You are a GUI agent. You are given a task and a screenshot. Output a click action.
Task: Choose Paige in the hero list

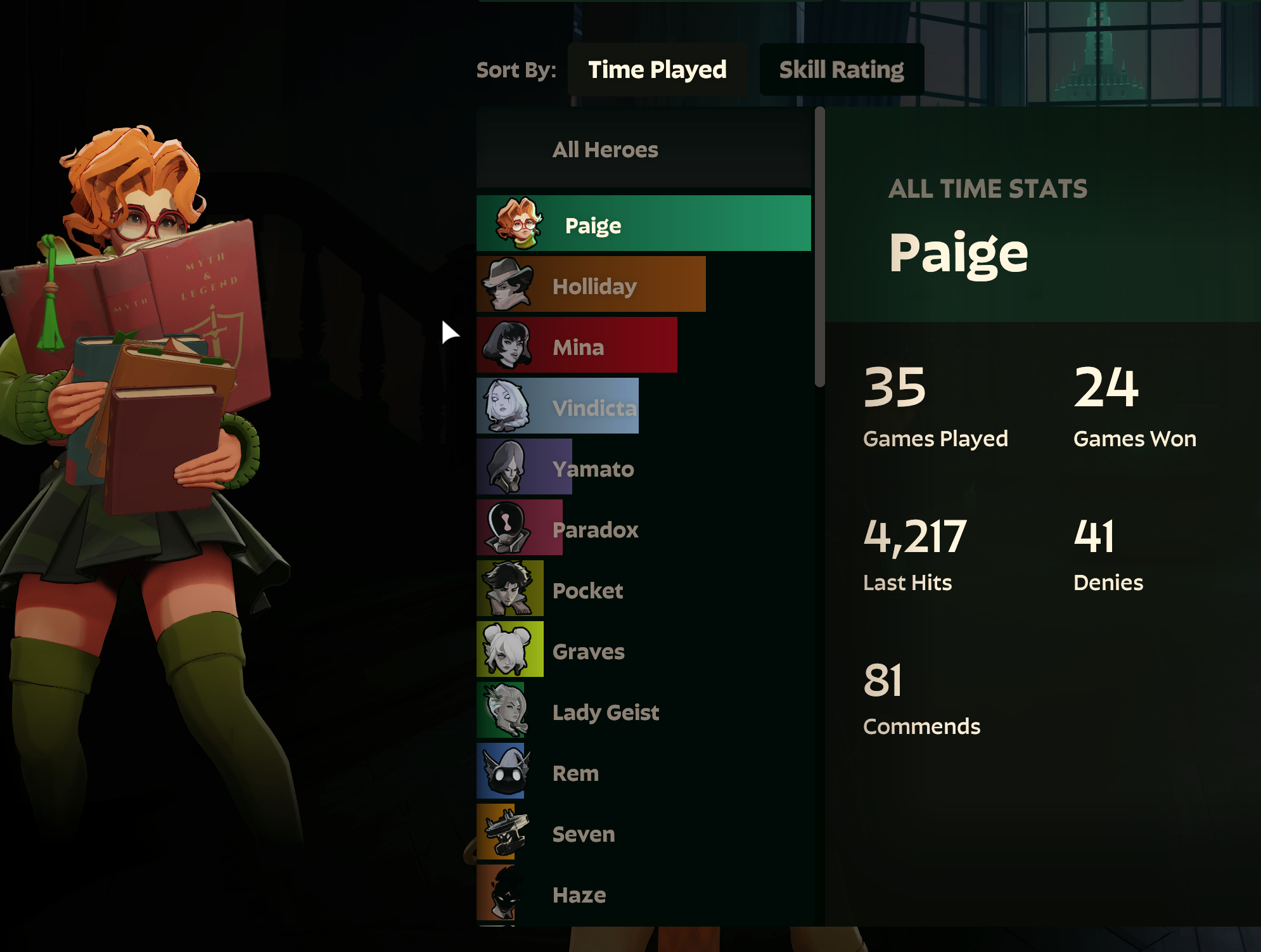[x=643, y=224]
